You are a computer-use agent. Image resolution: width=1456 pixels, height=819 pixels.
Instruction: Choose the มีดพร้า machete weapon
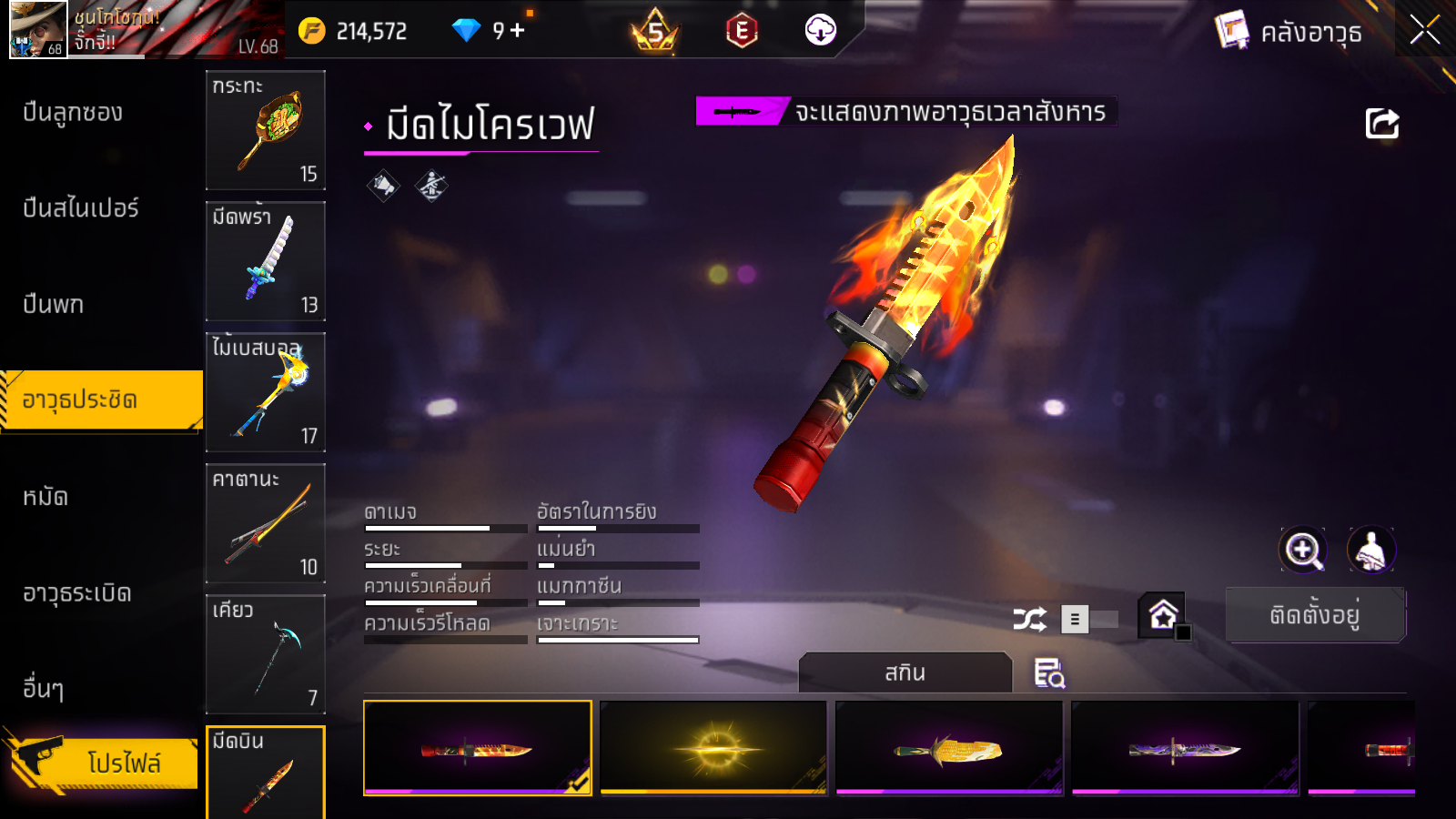click(266, 261)
